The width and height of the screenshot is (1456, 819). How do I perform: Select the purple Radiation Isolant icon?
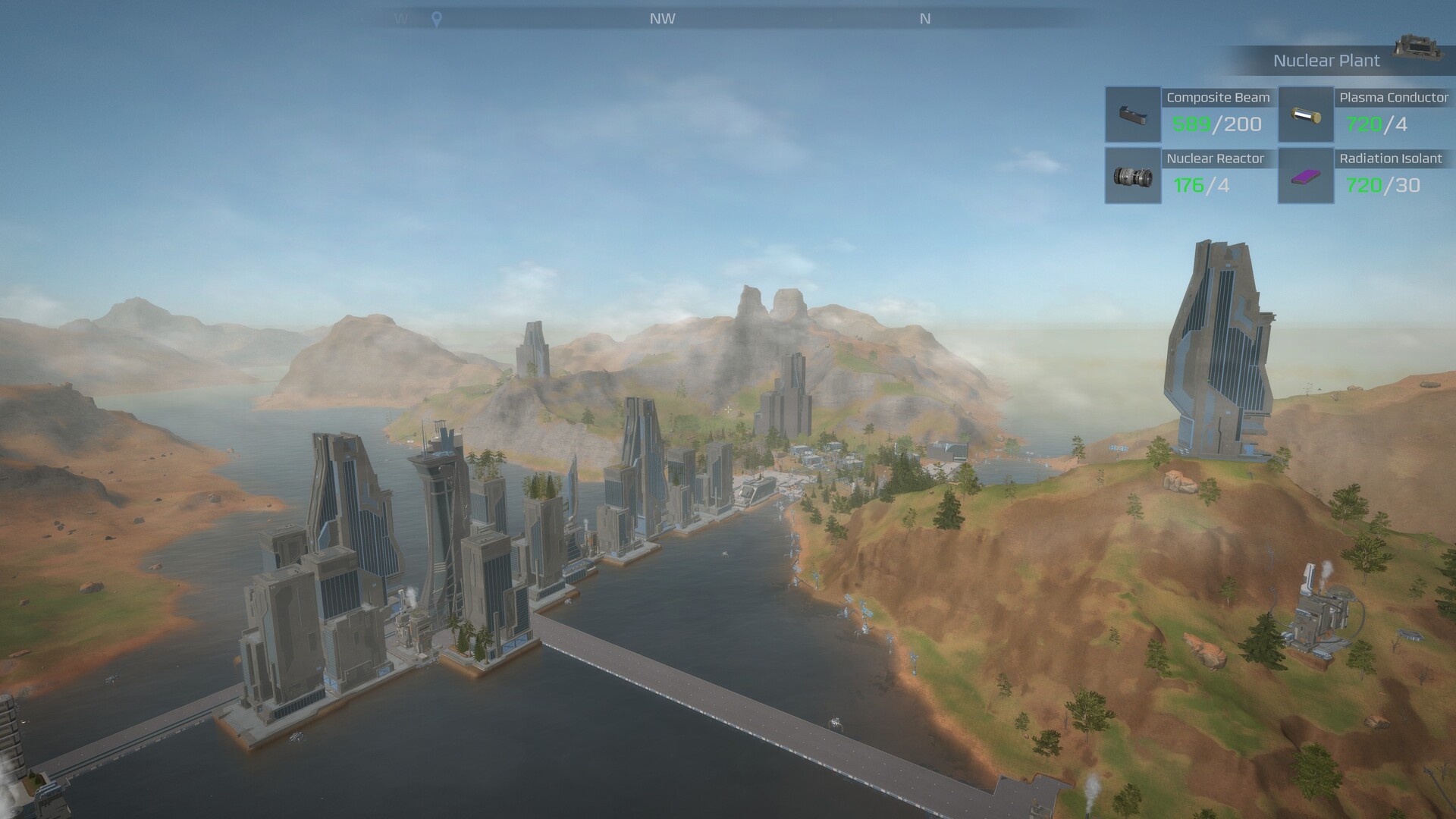[x=1306, y=177]
